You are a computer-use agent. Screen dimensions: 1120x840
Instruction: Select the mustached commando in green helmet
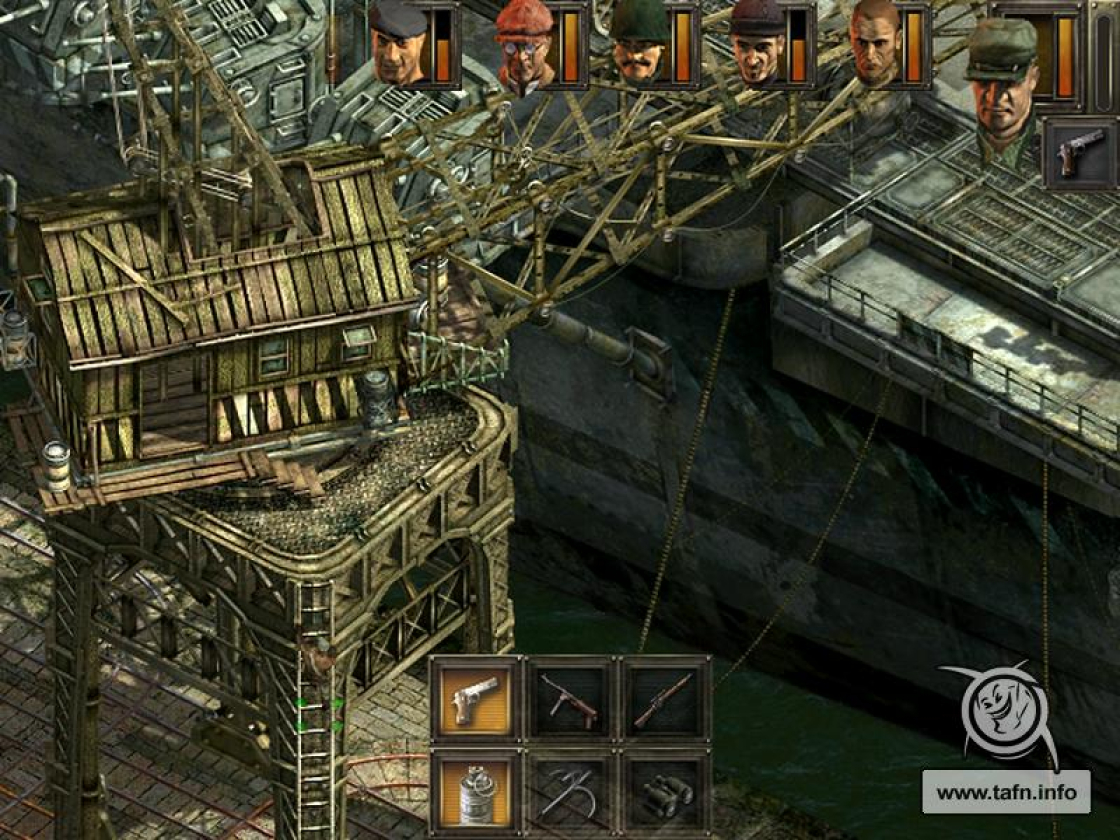pyautogui.click(x=640, y=47)
